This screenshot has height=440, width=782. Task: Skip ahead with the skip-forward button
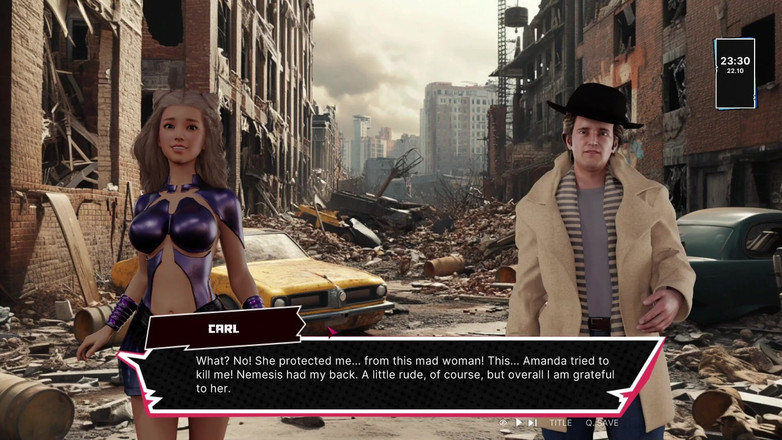[x=534, y=423]
